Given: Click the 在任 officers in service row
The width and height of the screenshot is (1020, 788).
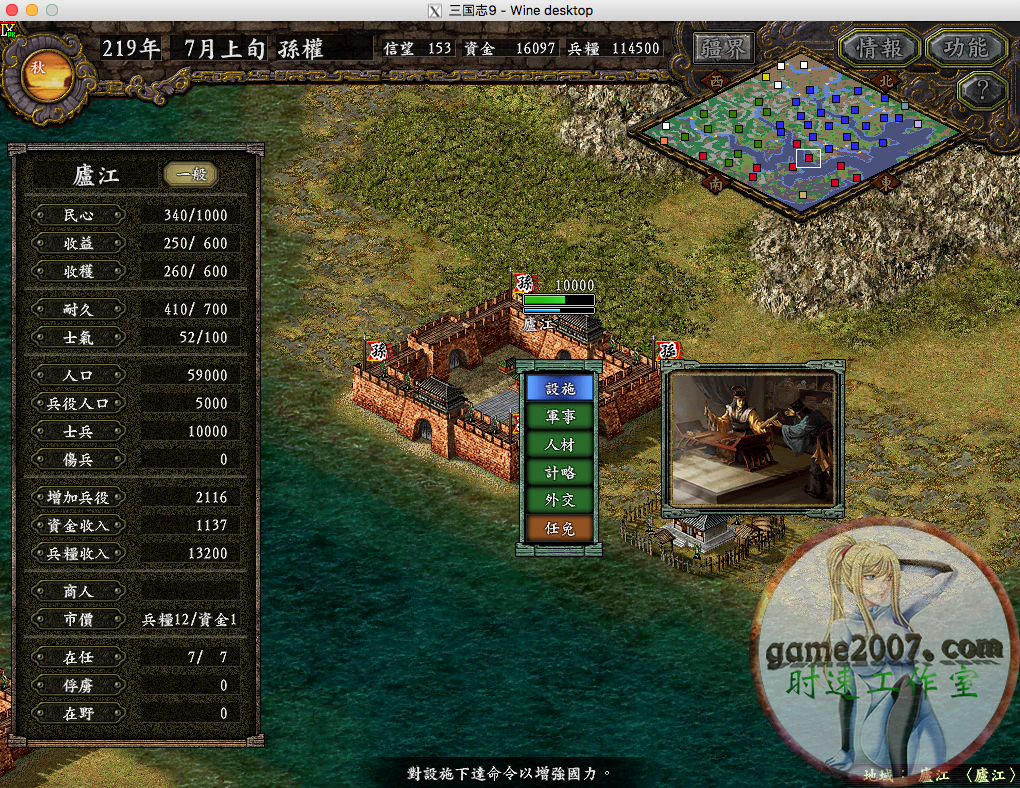Looking at the screenshot, I should coord(78,657).
